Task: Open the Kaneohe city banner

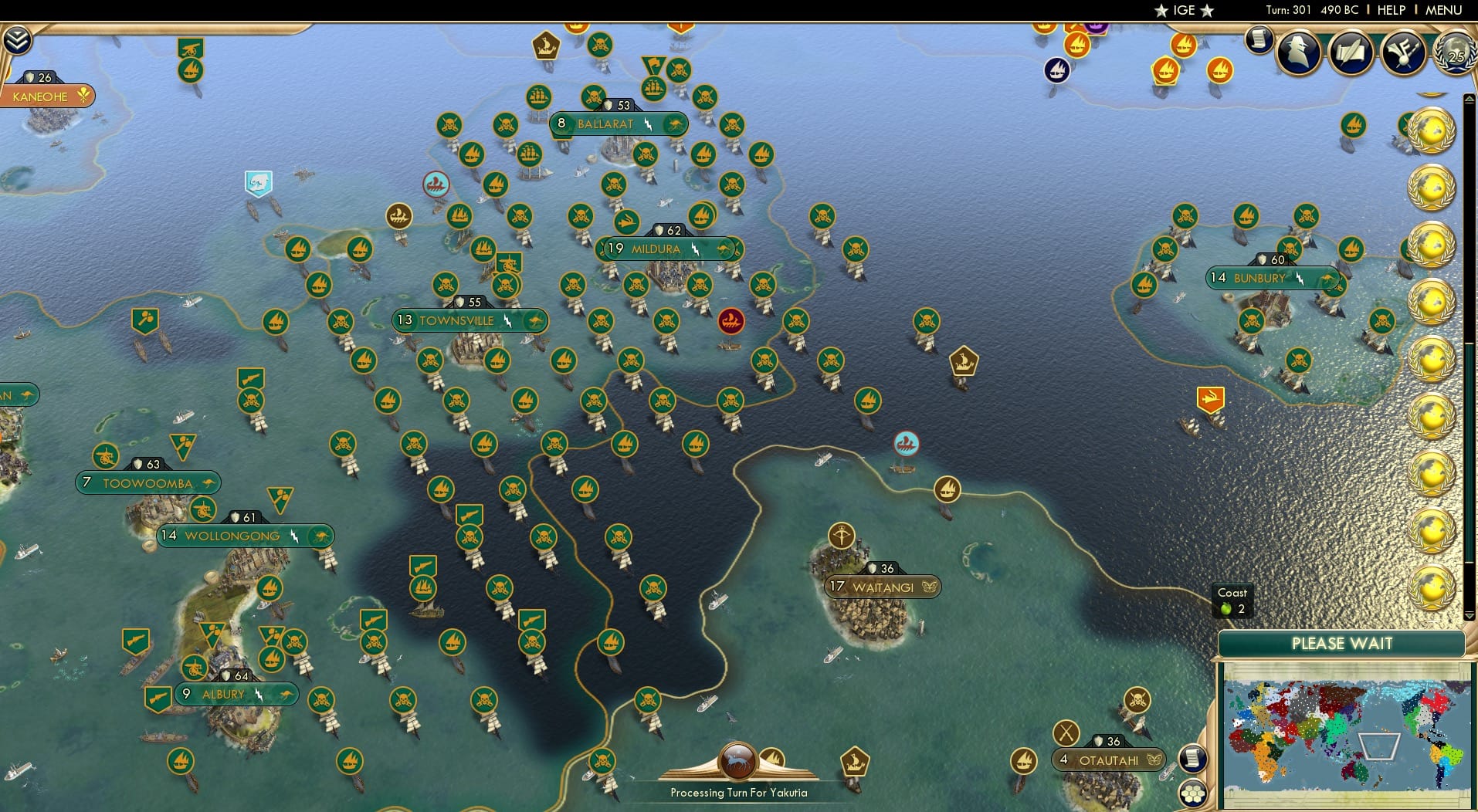Action: click(45, 96)
